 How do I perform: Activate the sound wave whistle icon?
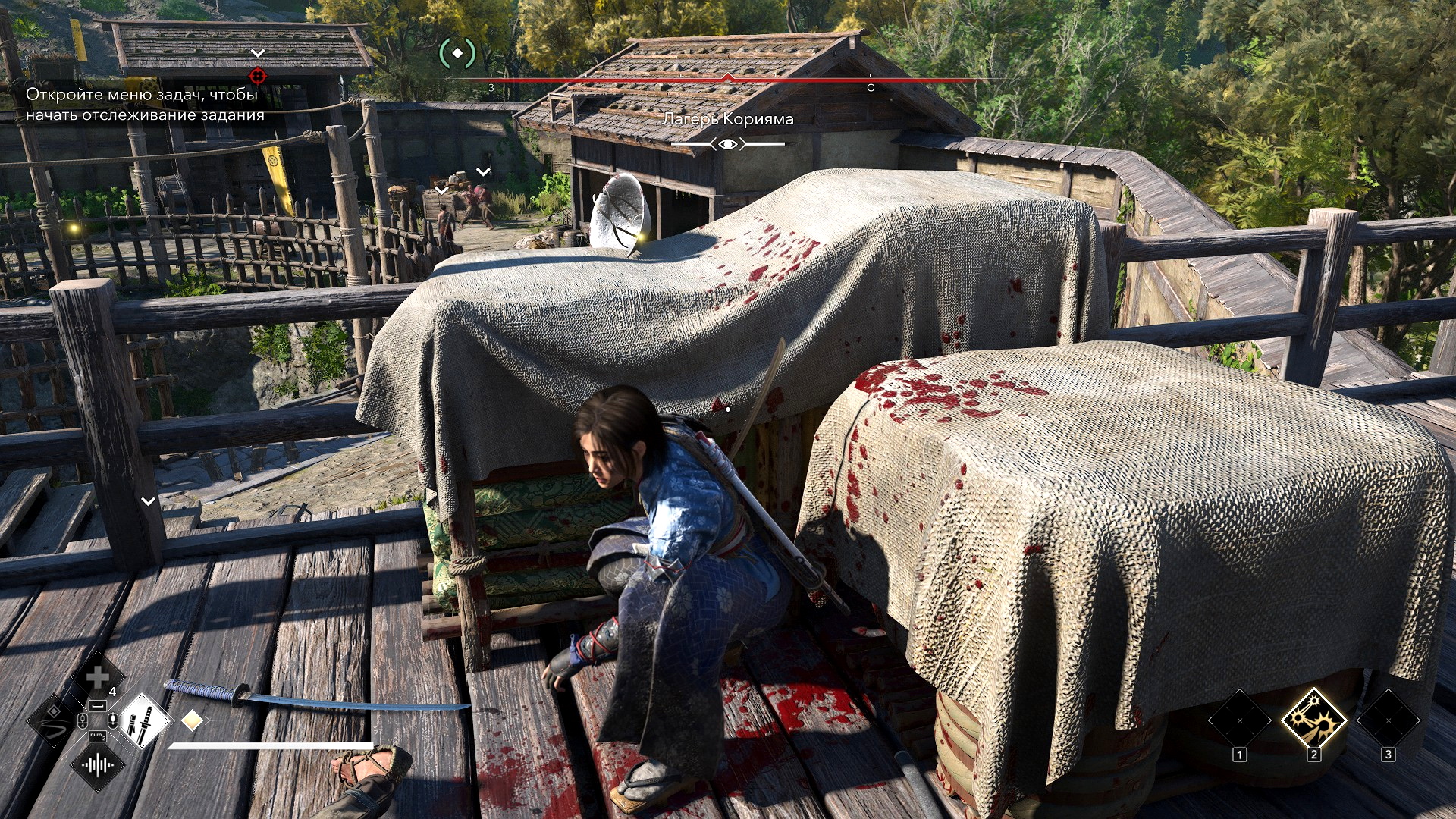point(98,764)
